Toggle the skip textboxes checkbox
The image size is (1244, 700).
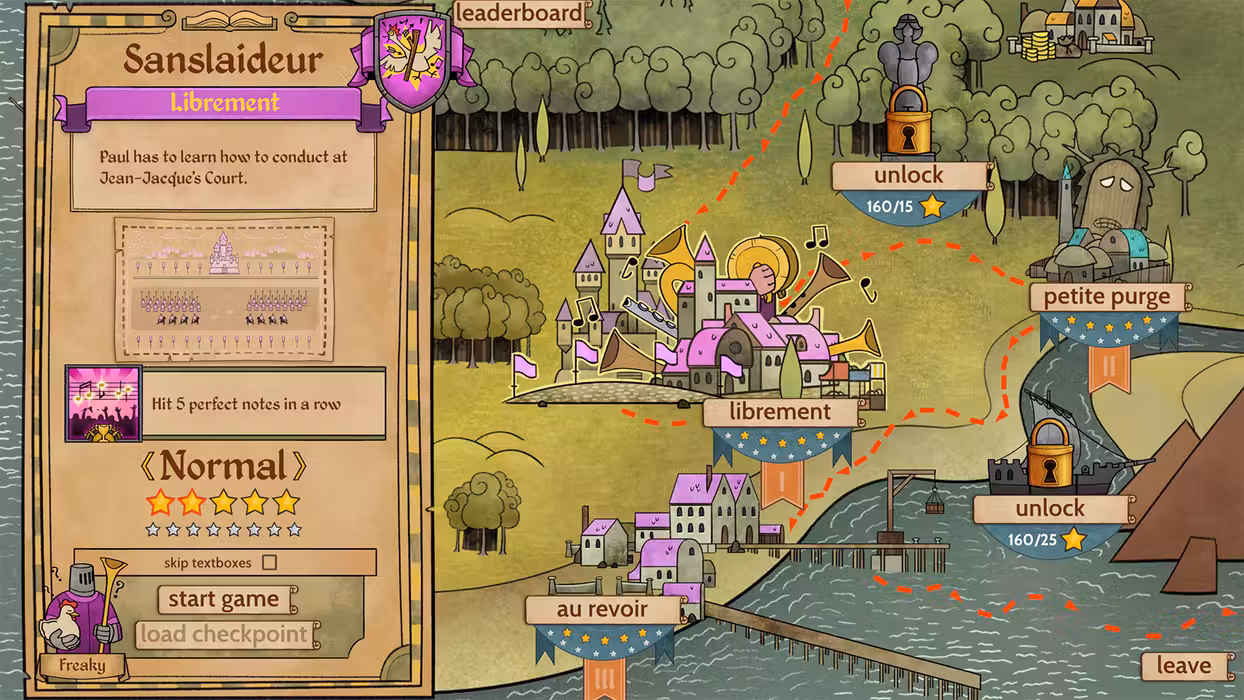(x=269, y=562)
